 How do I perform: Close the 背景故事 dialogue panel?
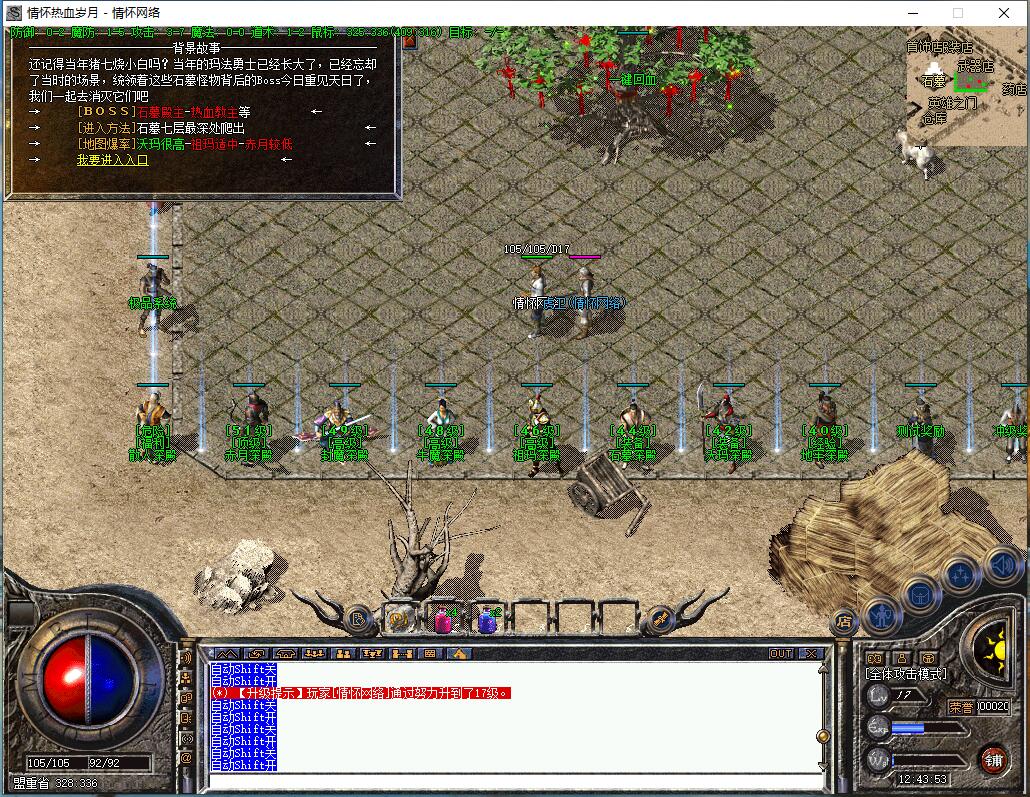tap(408, 41)
